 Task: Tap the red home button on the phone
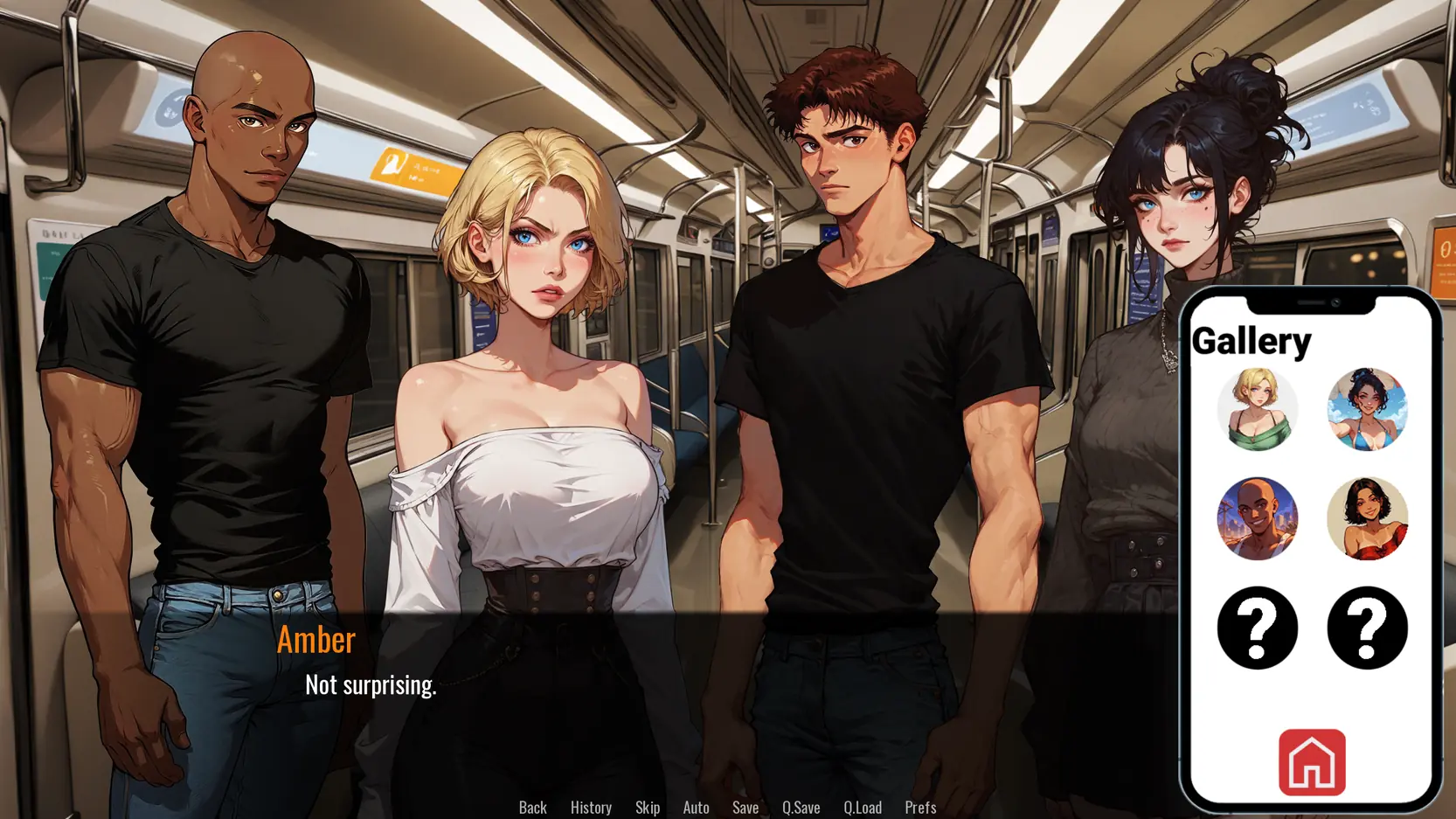point(1312,762)
